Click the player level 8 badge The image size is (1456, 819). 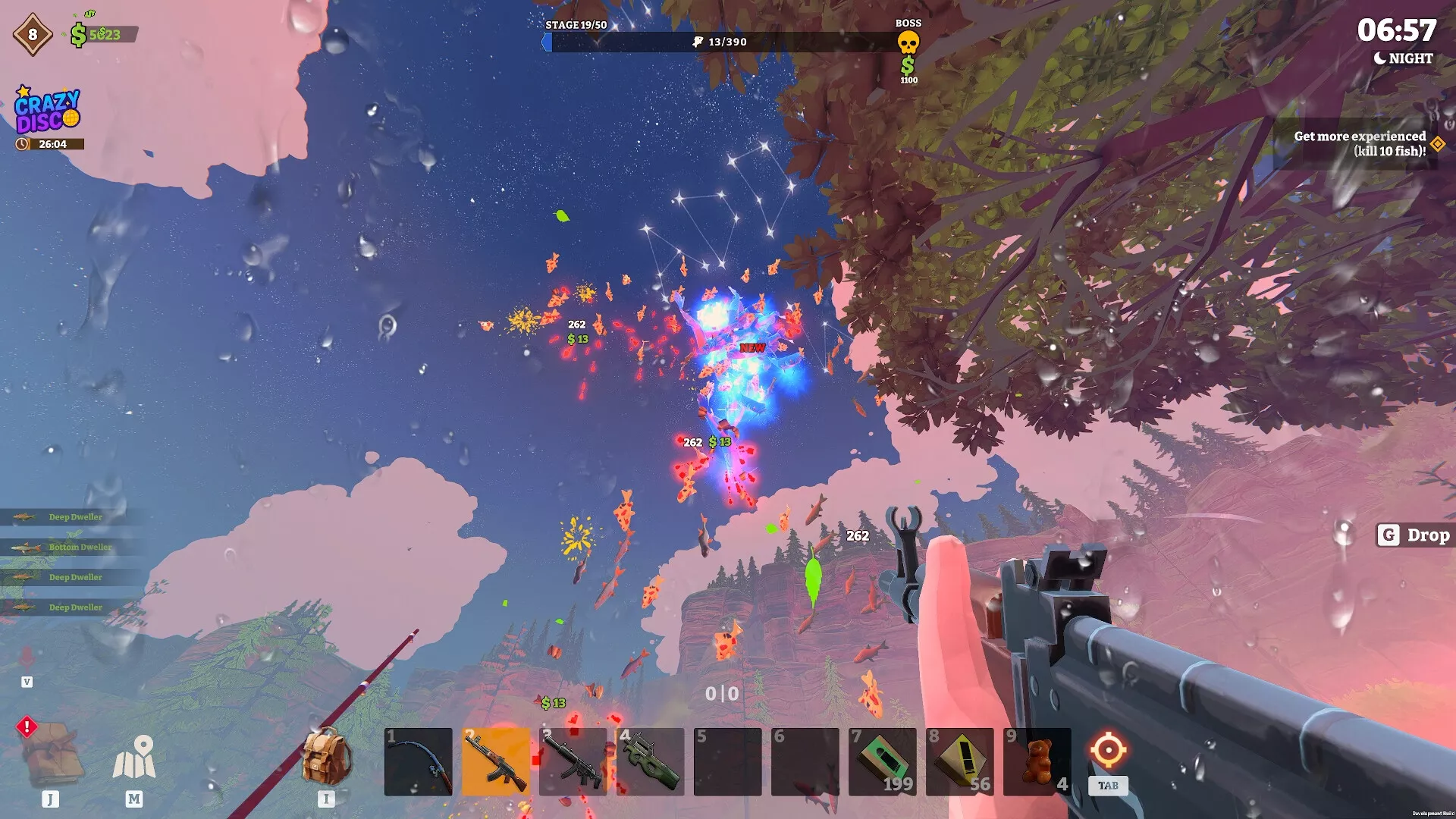(x=33, y=34)
